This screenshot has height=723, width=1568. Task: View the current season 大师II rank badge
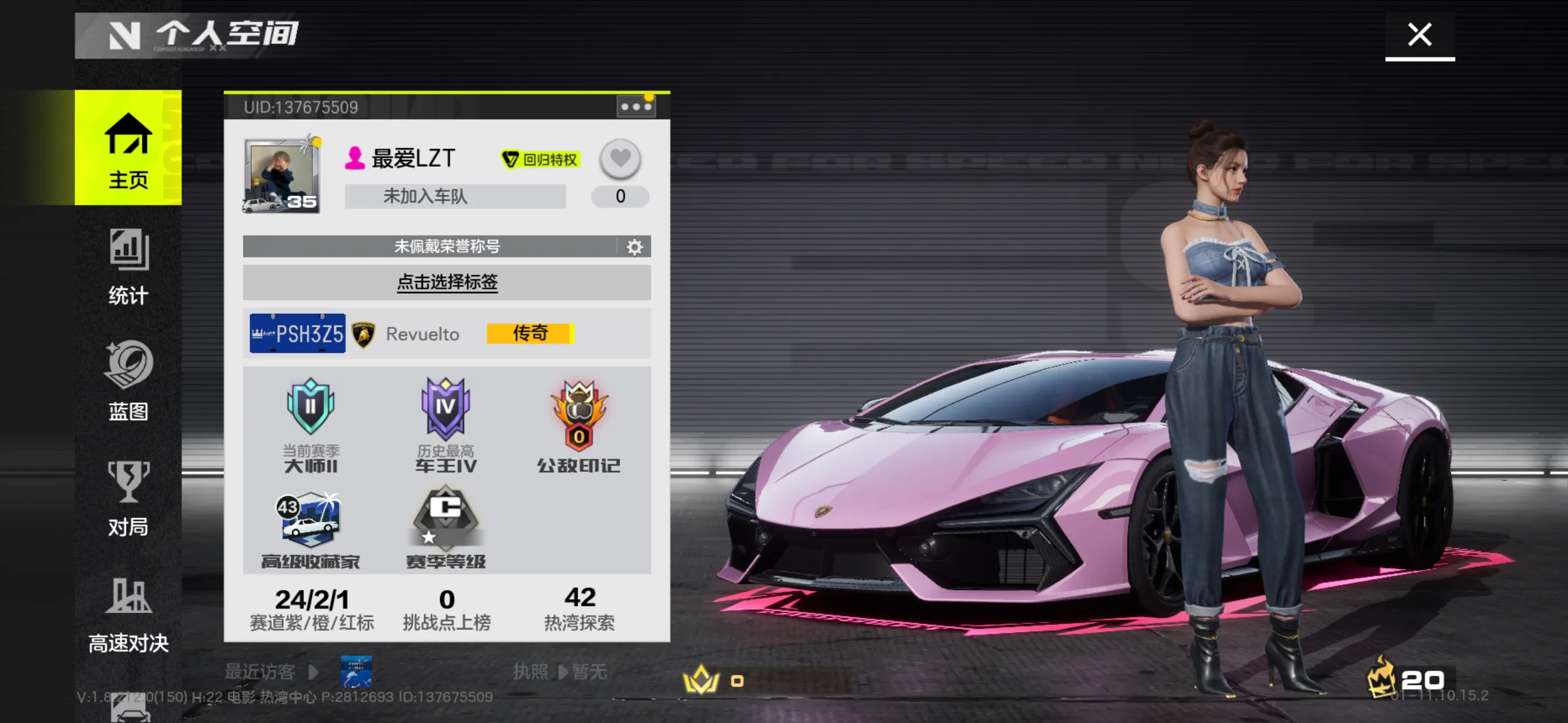(311, 424)
